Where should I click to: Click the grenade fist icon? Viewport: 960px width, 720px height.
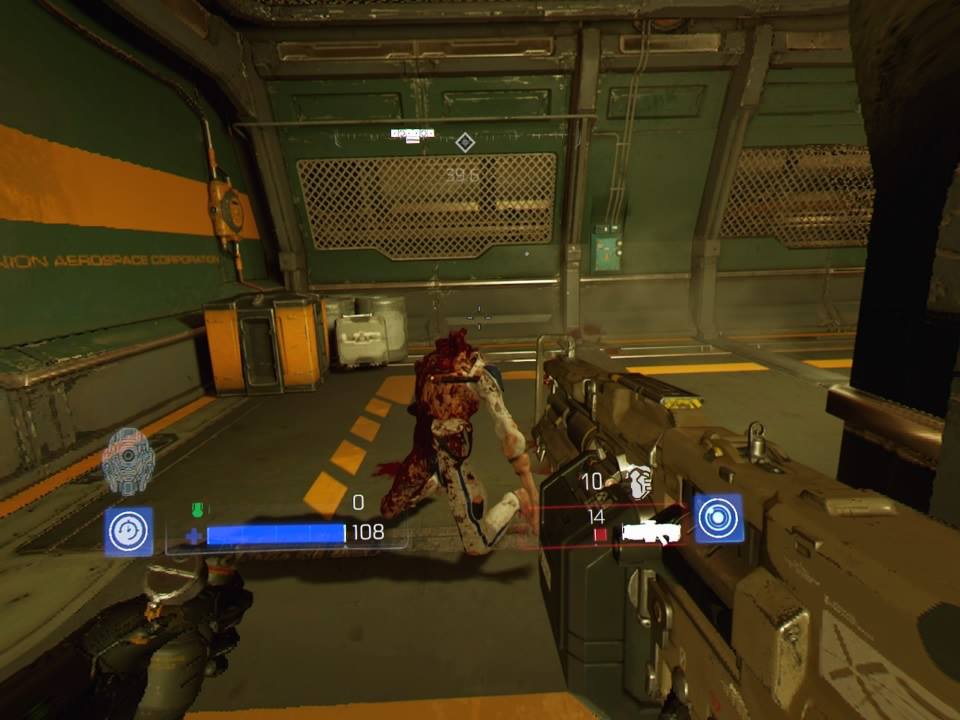(x=635, y=483)
